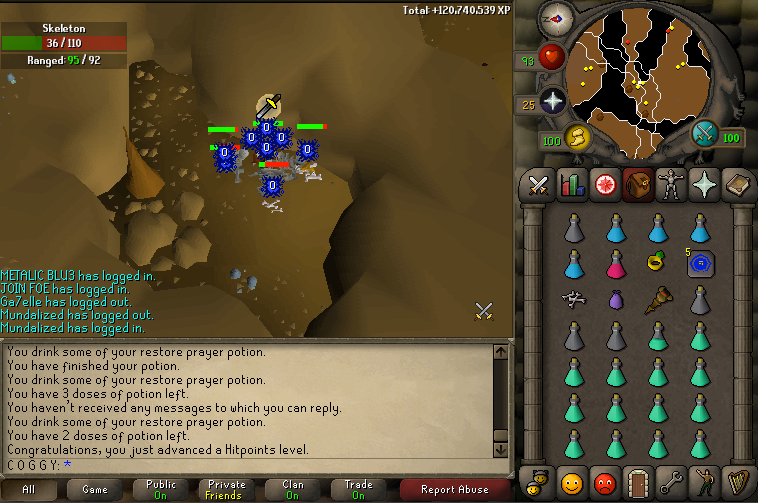758x503 pixels.
Task: Activate the special attack orb
Action: pos(705,134)
